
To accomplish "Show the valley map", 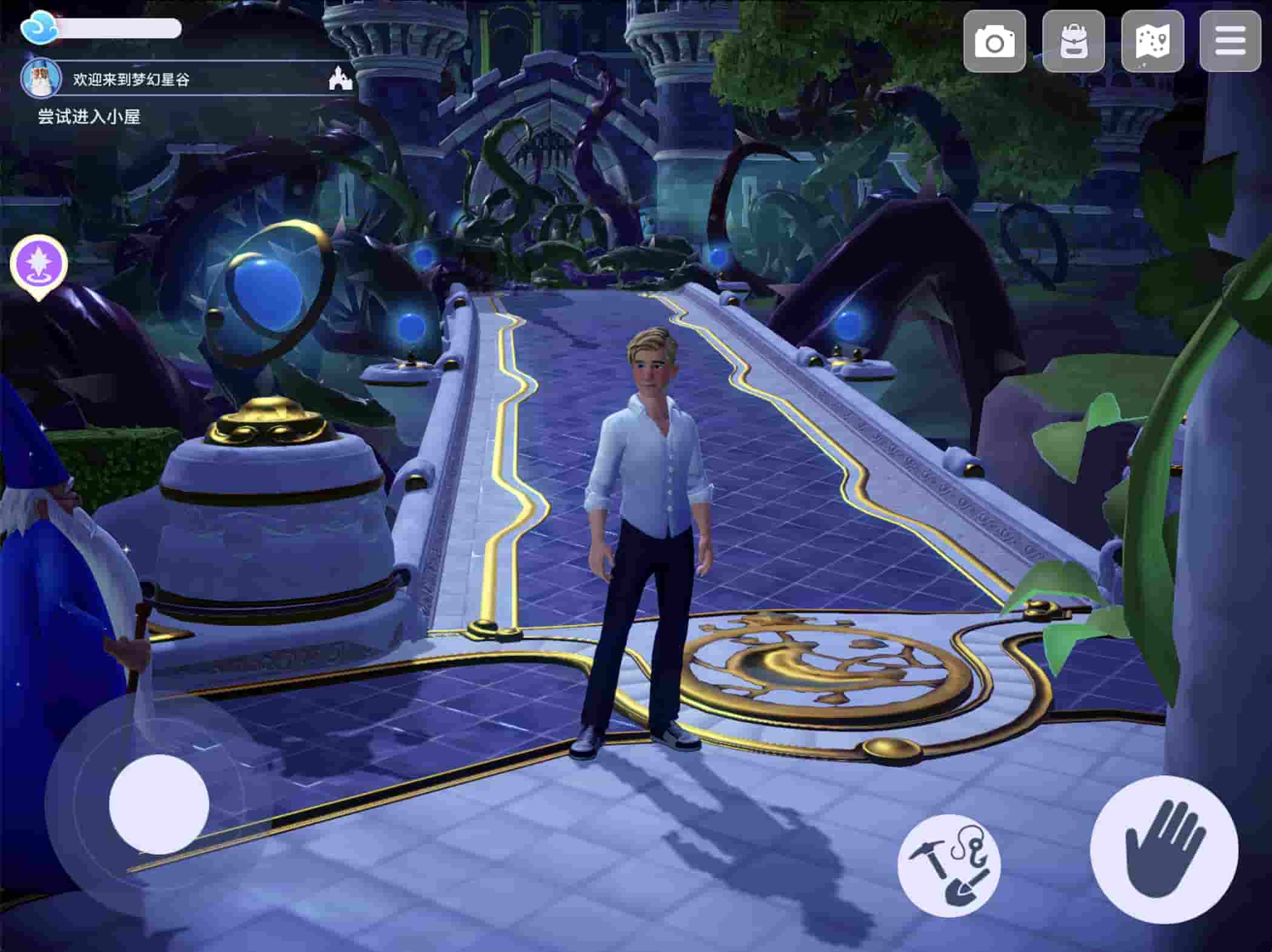I will tap(1152, 42).
